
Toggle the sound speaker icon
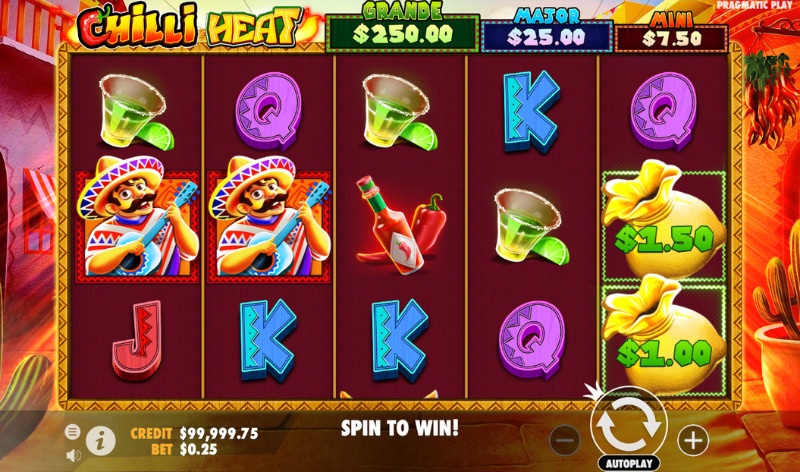[x=73, y=455]
